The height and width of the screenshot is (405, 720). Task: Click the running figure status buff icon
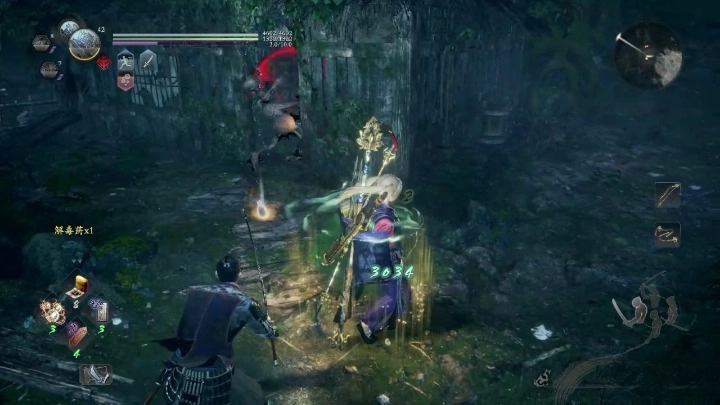coord(127,60)
